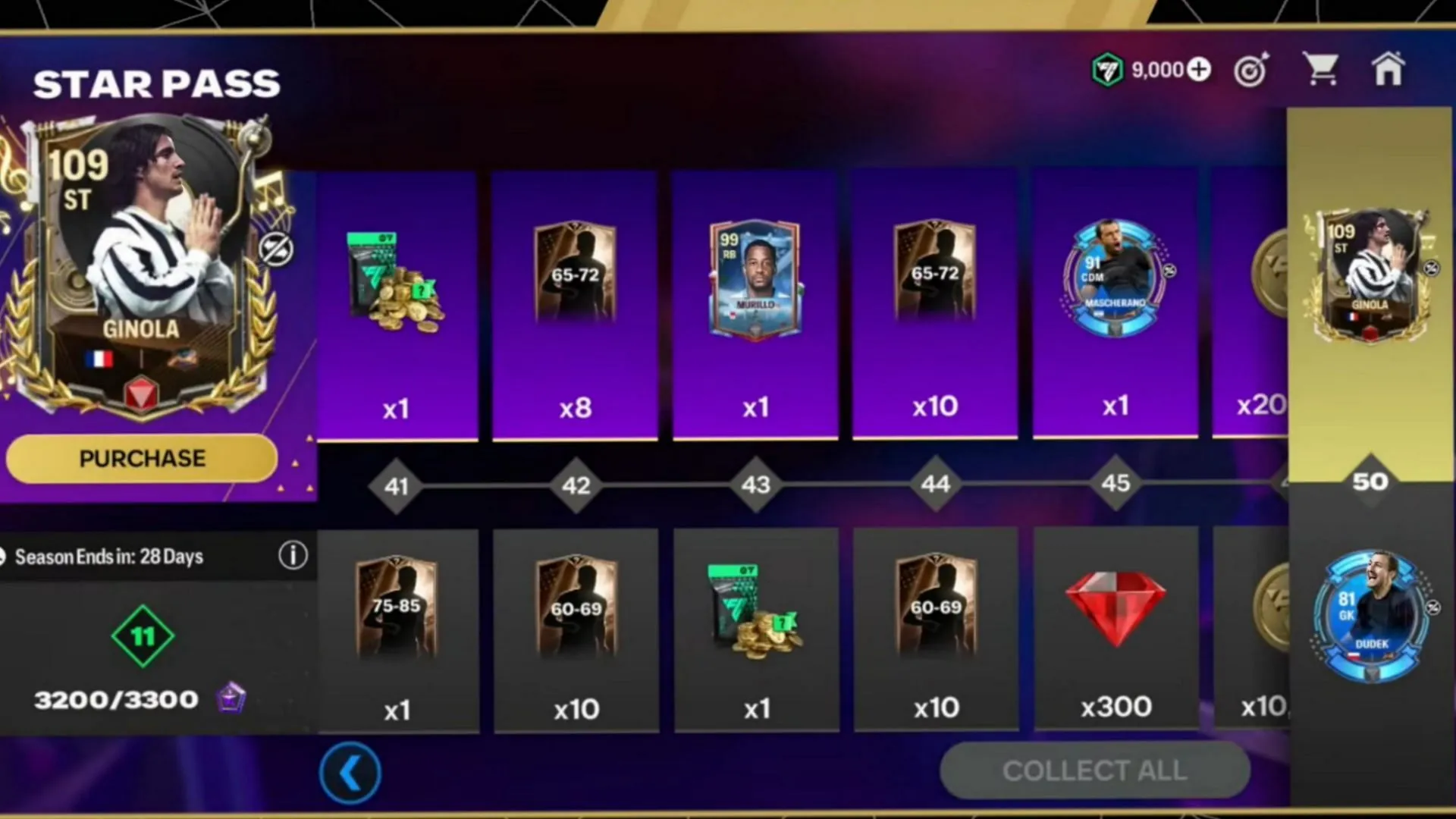Select the tier 43 track marker
The width and height of the screenshot is (1456, 819).
tap(755, 485)
